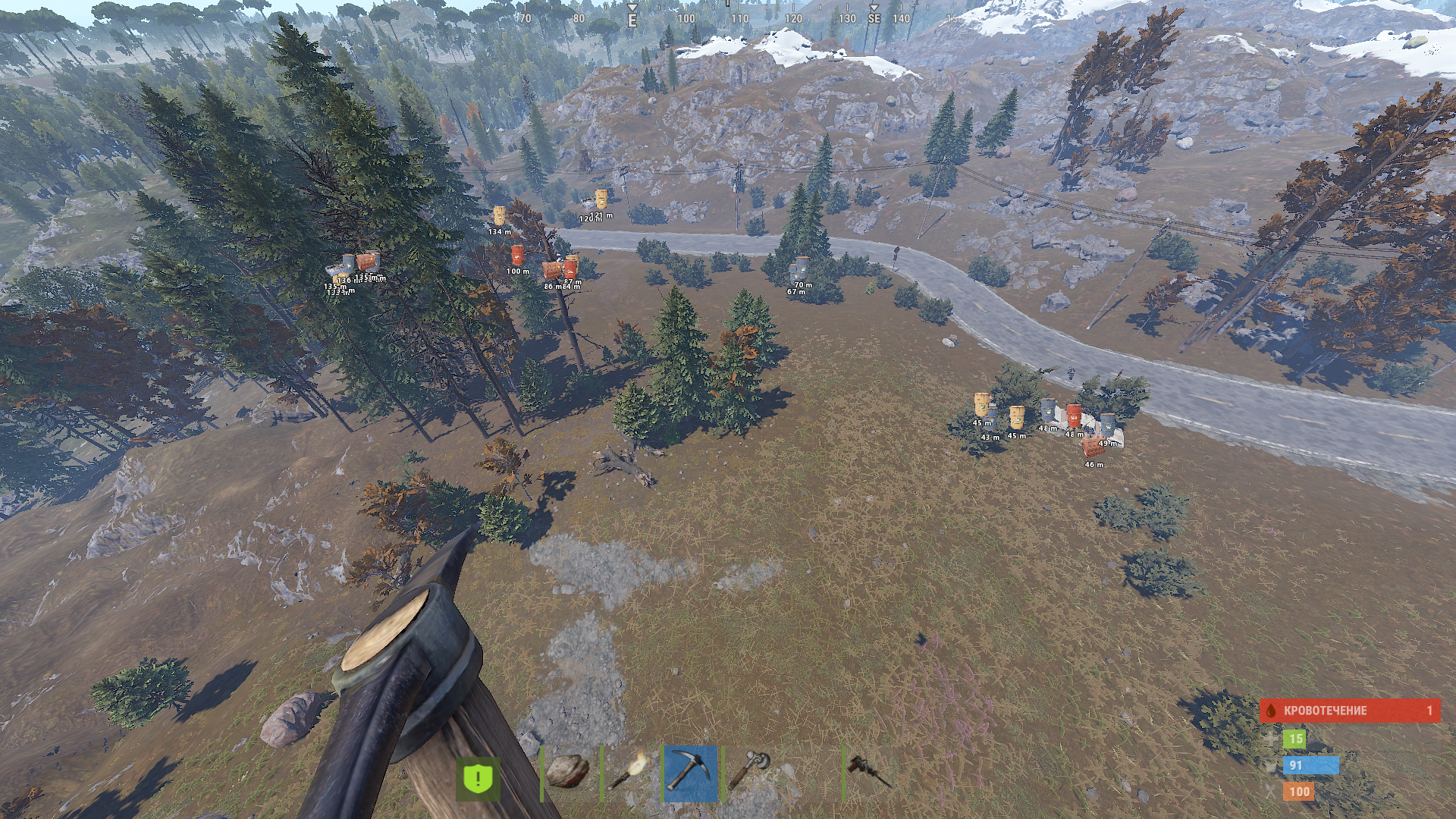Choose the highlighted pickaxe hotbar slot
Viewport: 1456px width, 819px height.
coord(690,773)
